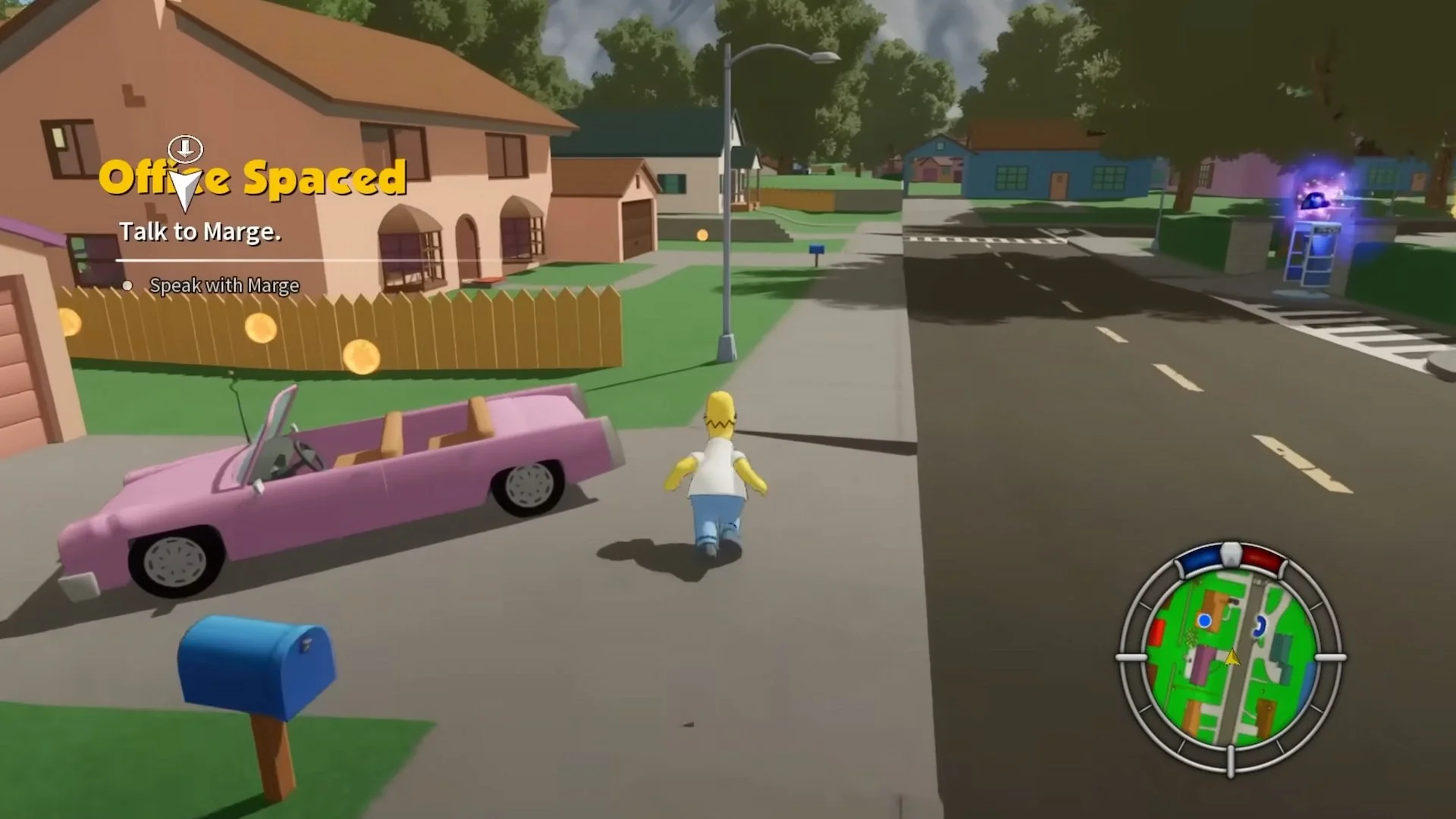Click the blue circle marker on the minimap
Screen dimensions: 1456x819
tap(1204, 620)
